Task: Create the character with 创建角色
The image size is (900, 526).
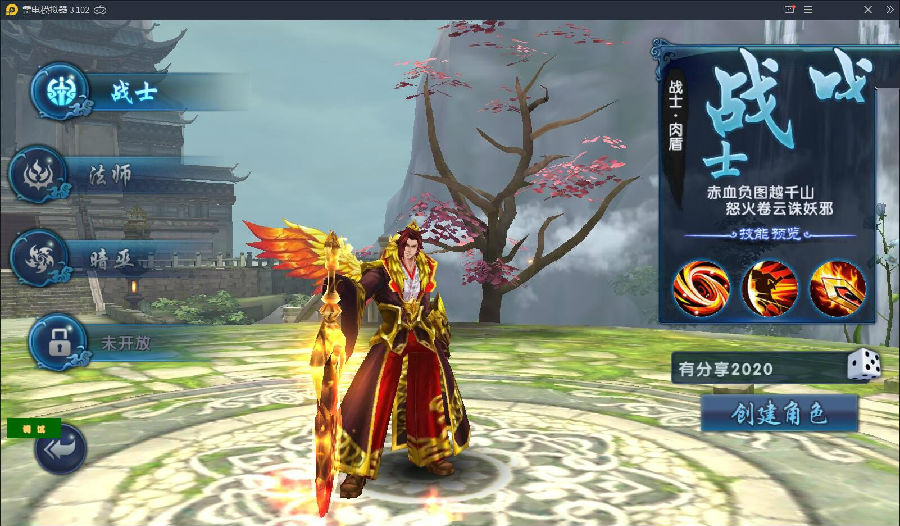Action: pos(779,413)
